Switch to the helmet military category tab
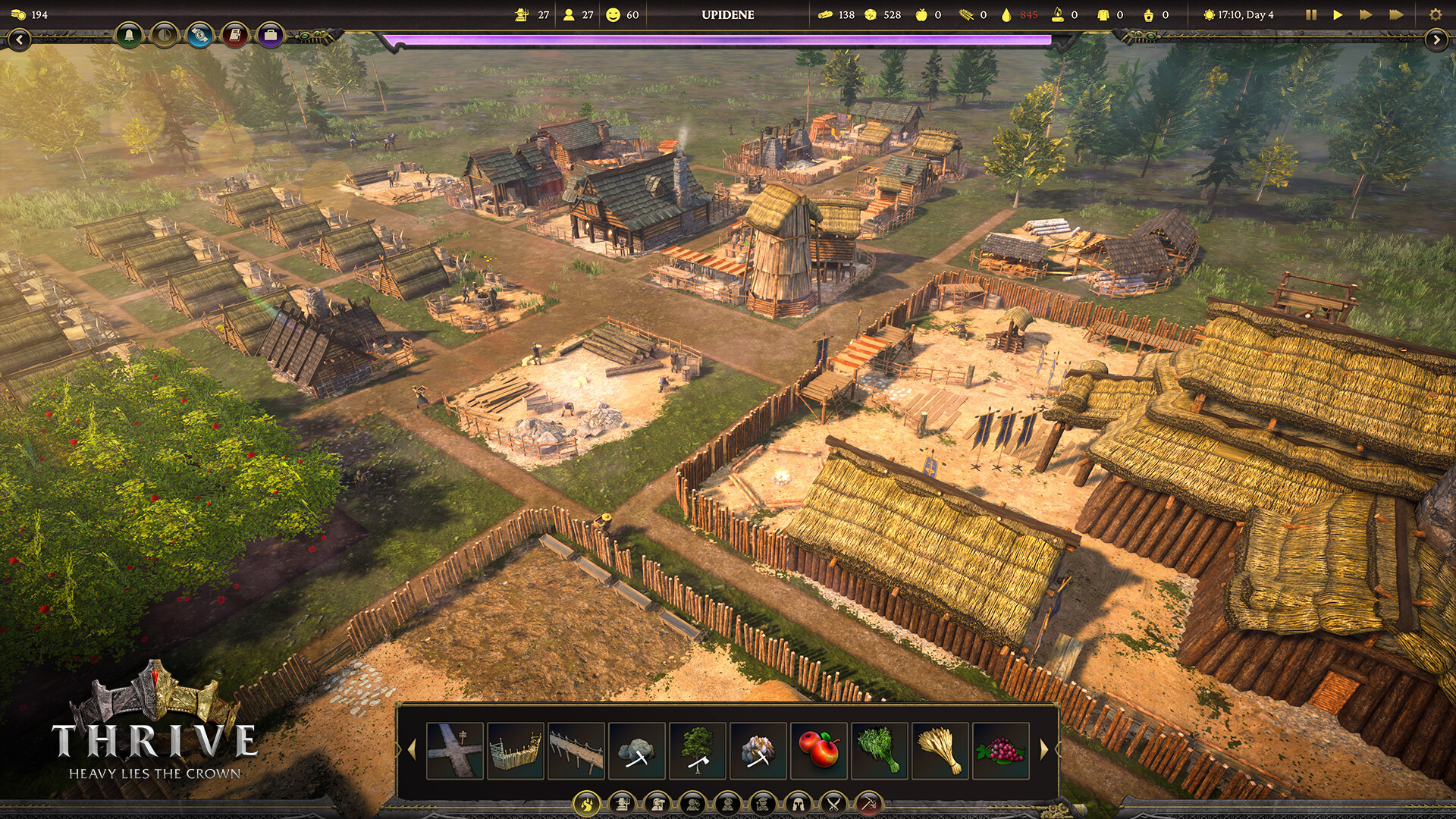The image size is (1456, 819). (798, 803)
